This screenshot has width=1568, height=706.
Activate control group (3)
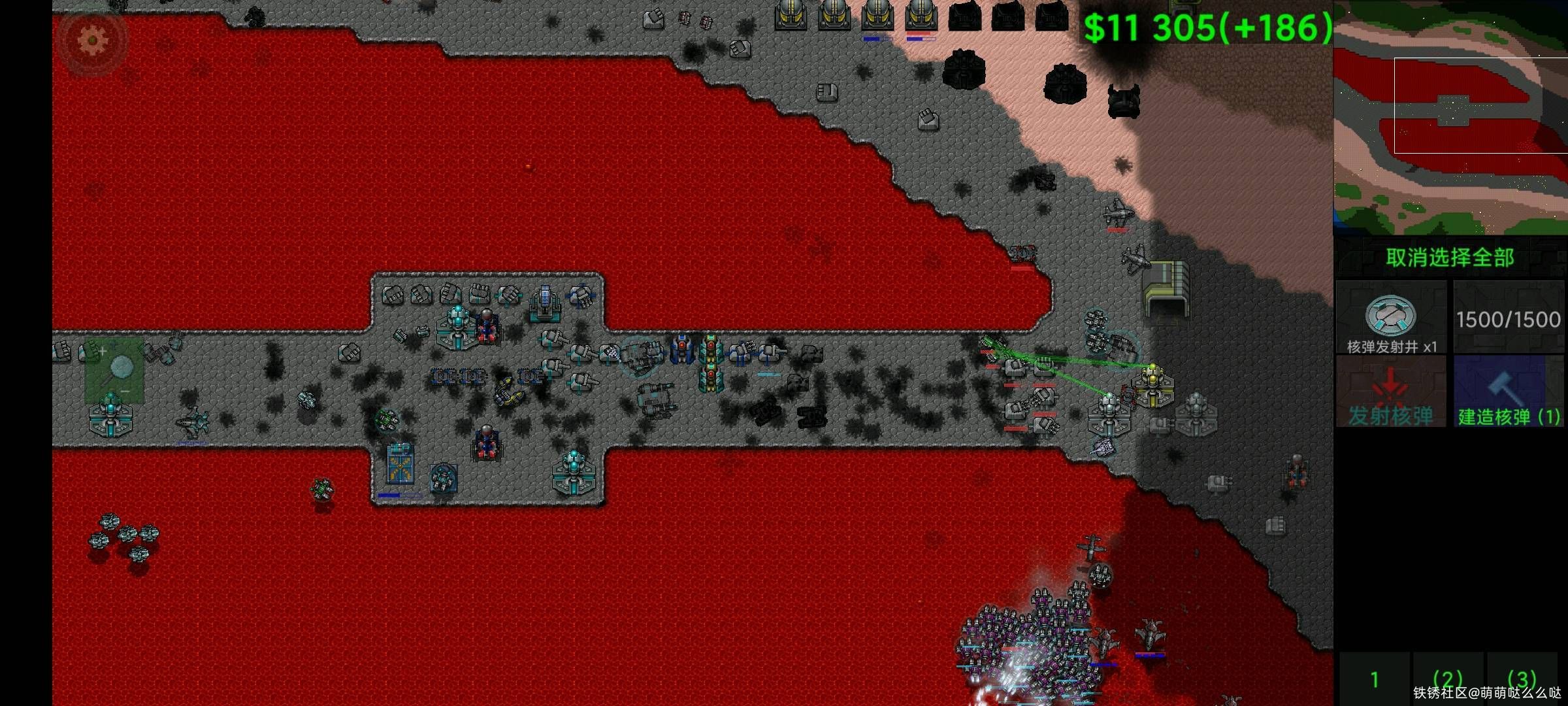pyautogui.click(x=1522, y=679)
